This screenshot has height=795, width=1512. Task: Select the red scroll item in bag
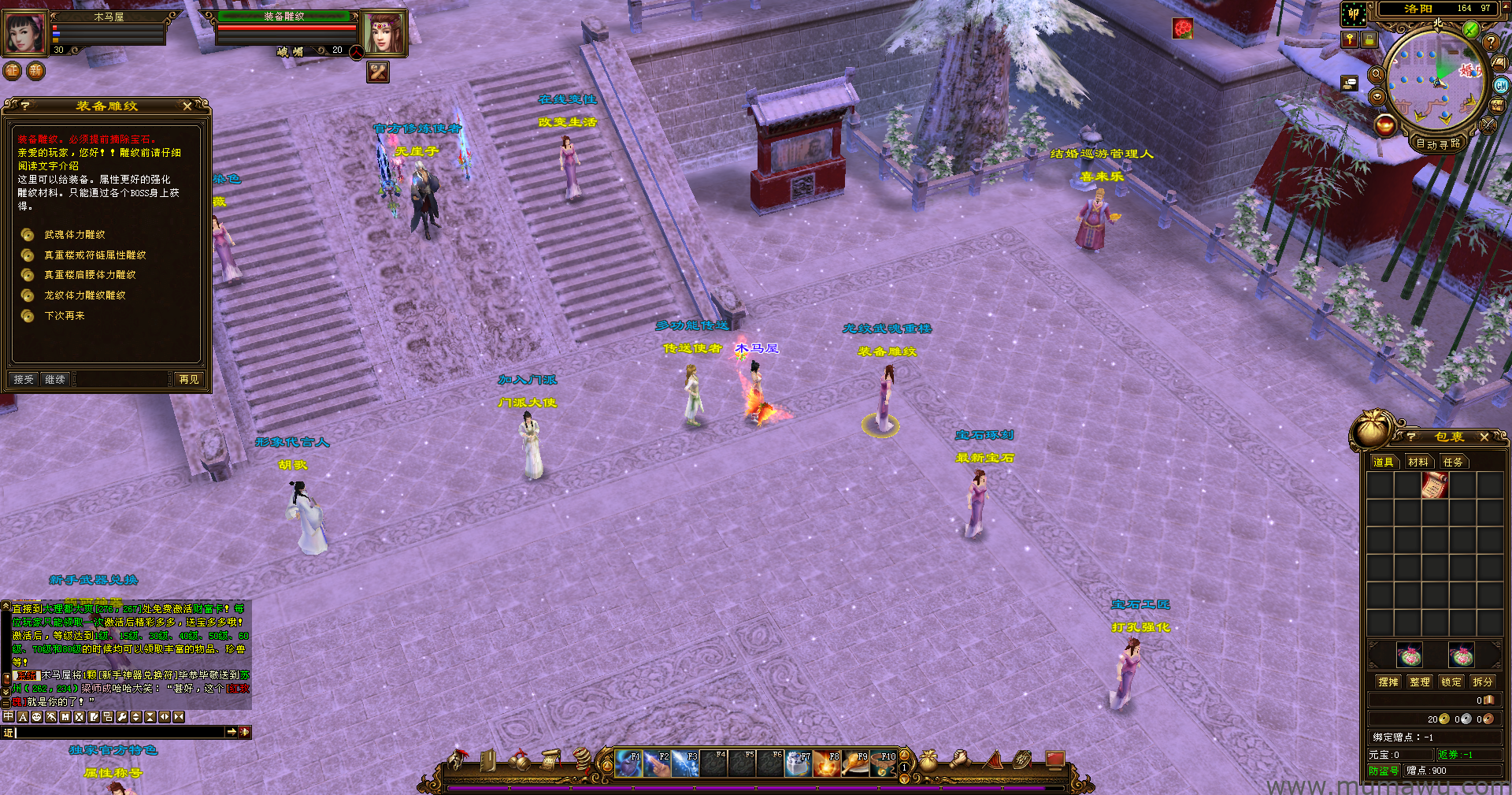coord(1434,485)
